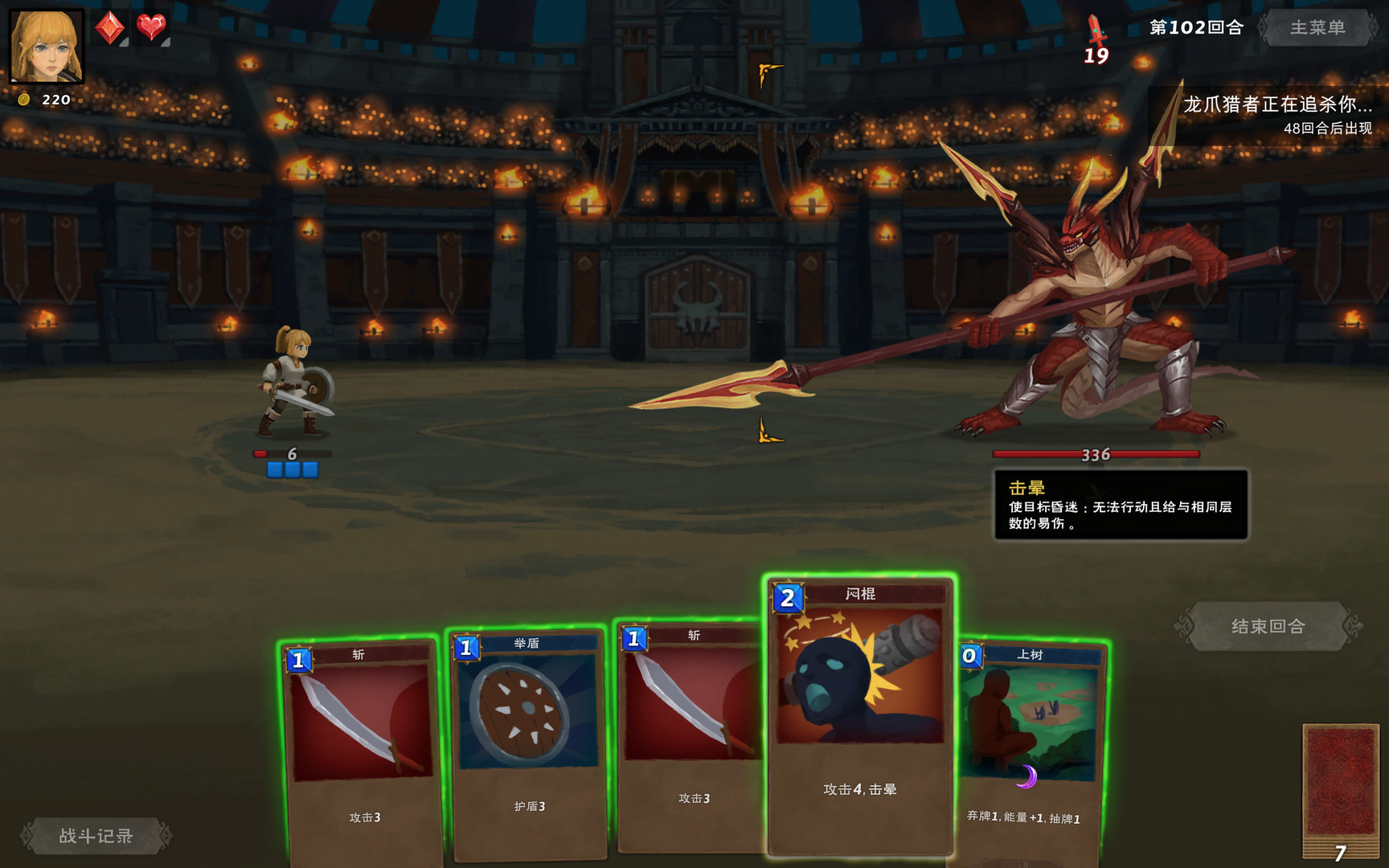This screenshot has width=1389, height=868.
Task: Click the red gem currency icon
Action: (109, 26)
